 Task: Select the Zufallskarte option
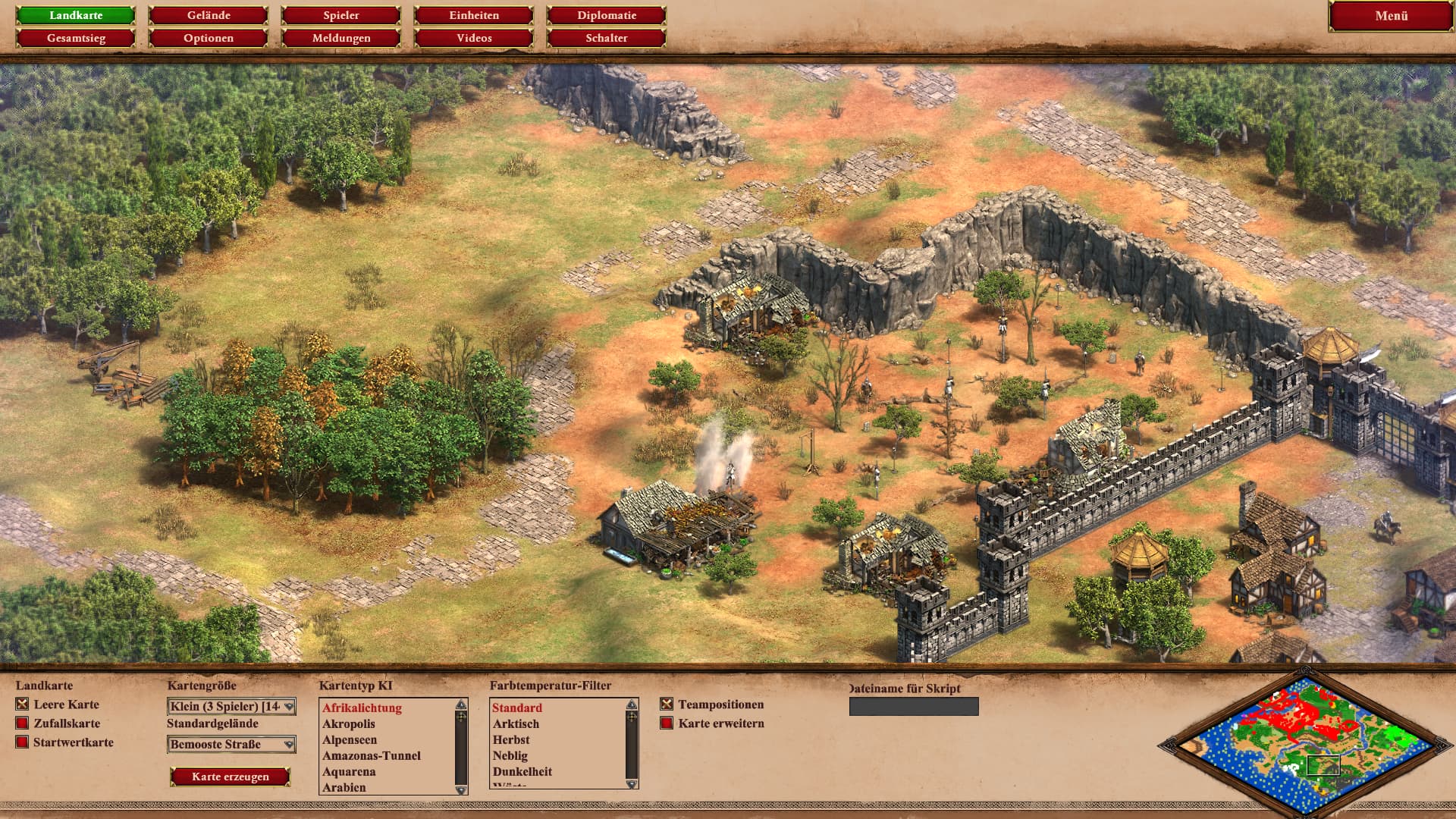click(23, 723)
